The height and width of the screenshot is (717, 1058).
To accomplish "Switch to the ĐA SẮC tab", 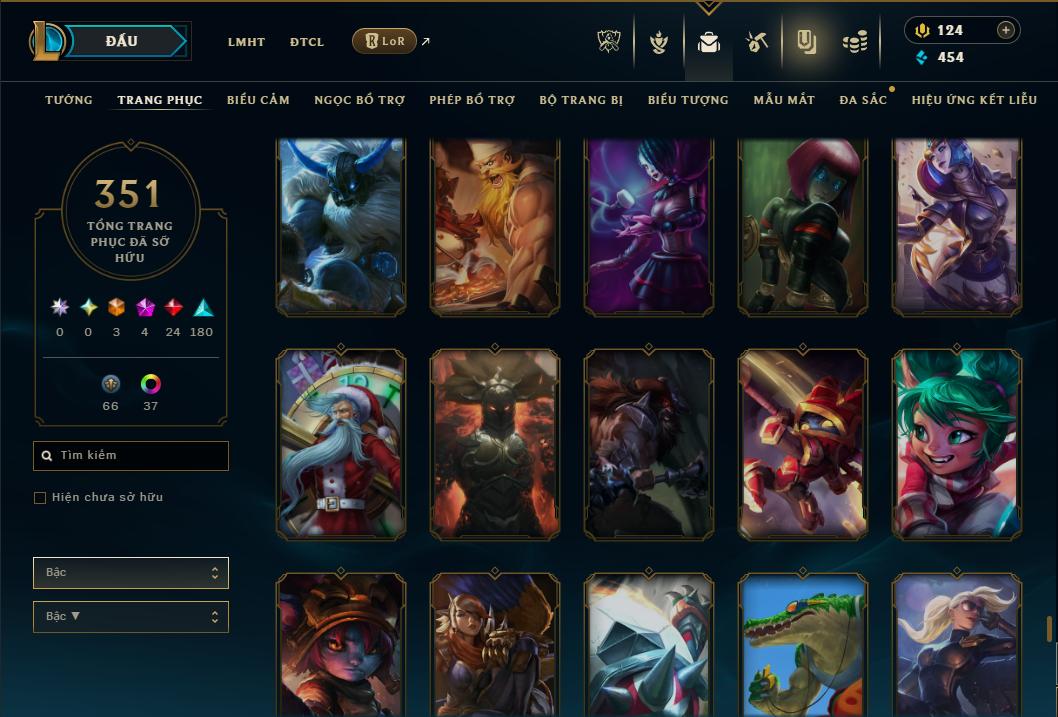I will click(863, 100).
